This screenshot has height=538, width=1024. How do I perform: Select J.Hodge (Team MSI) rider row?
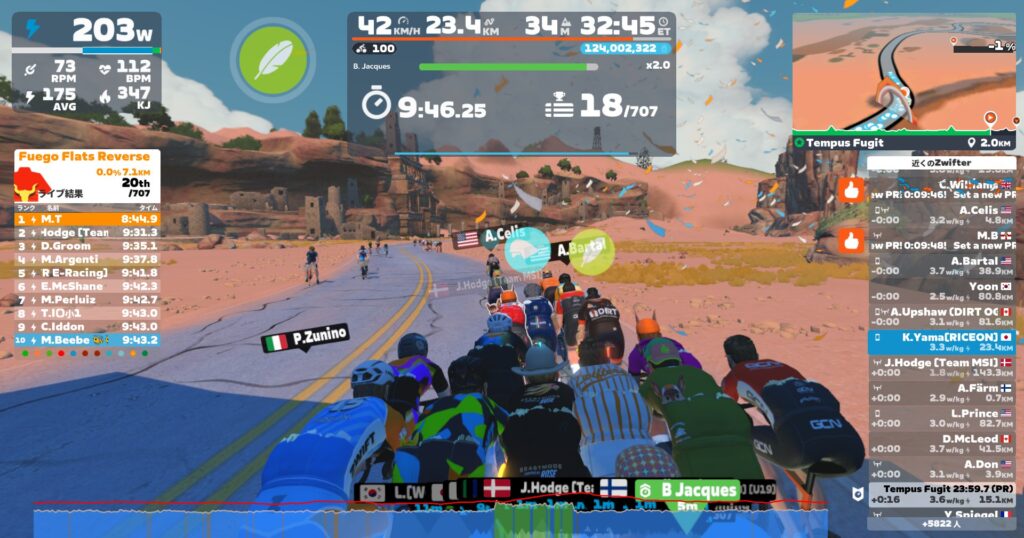941,367
